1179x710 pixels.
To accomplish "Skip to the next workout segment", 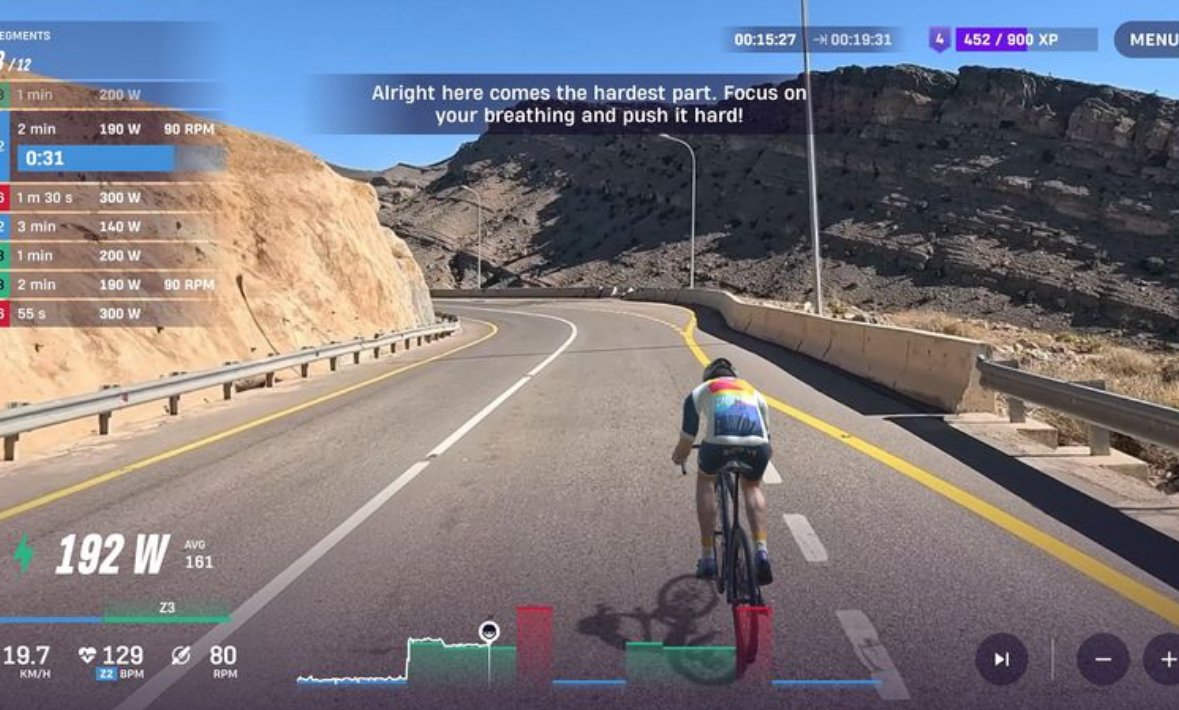I will (1001, 659).
